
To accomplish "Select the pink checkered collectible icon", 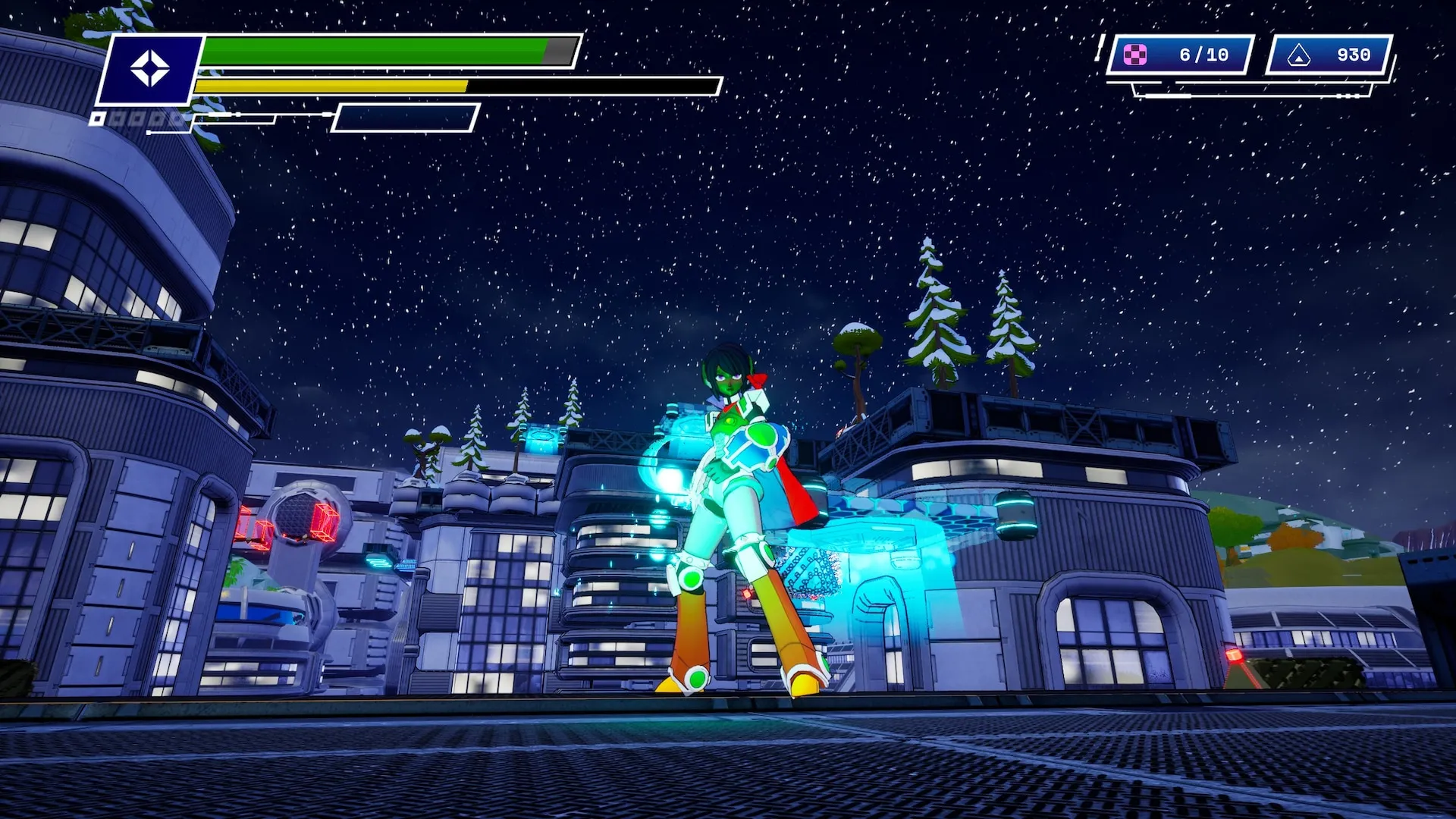I will tap(1135, 55).
